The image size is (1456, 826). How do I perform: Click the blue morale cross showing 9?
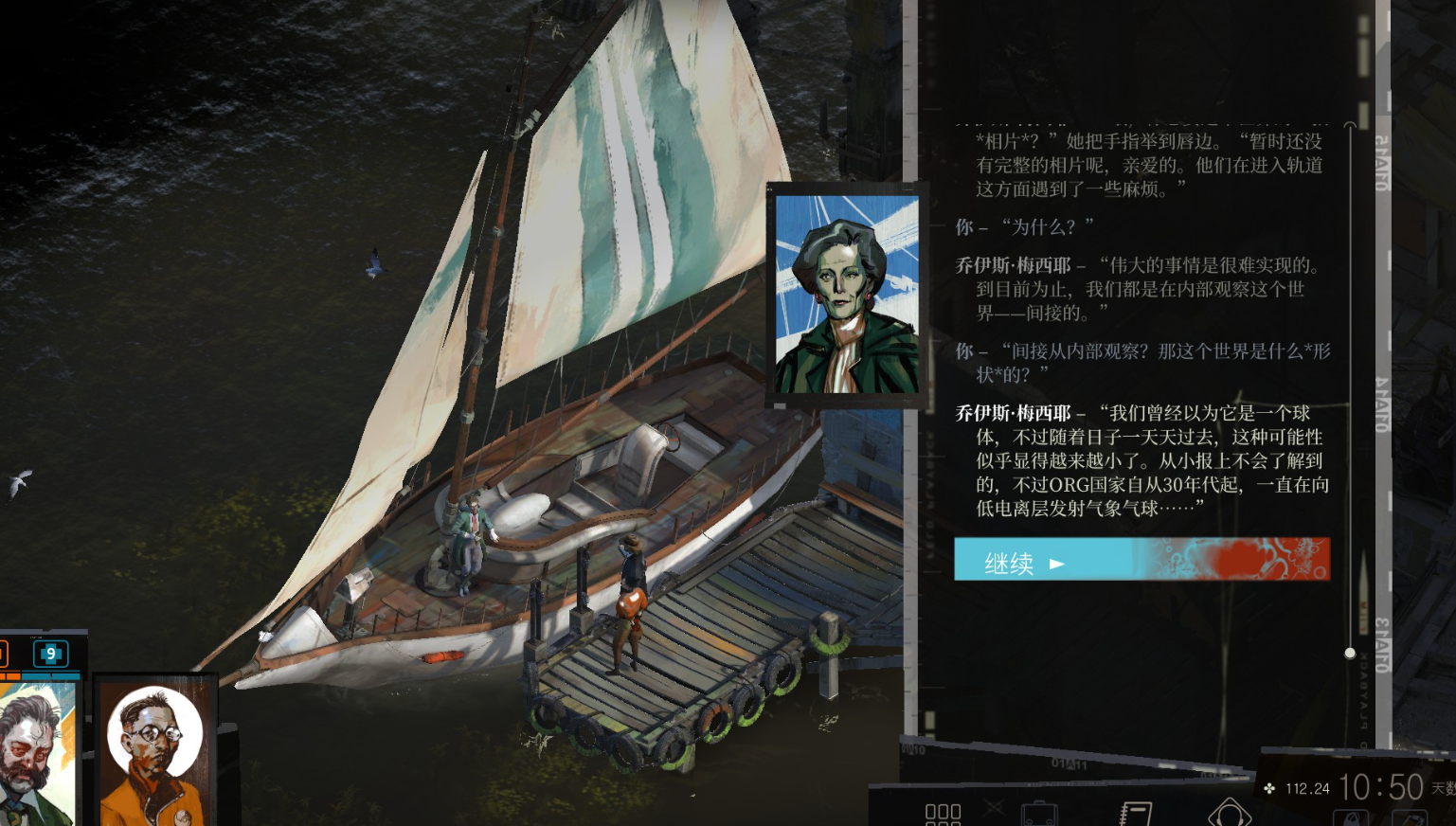pos(50,654)
